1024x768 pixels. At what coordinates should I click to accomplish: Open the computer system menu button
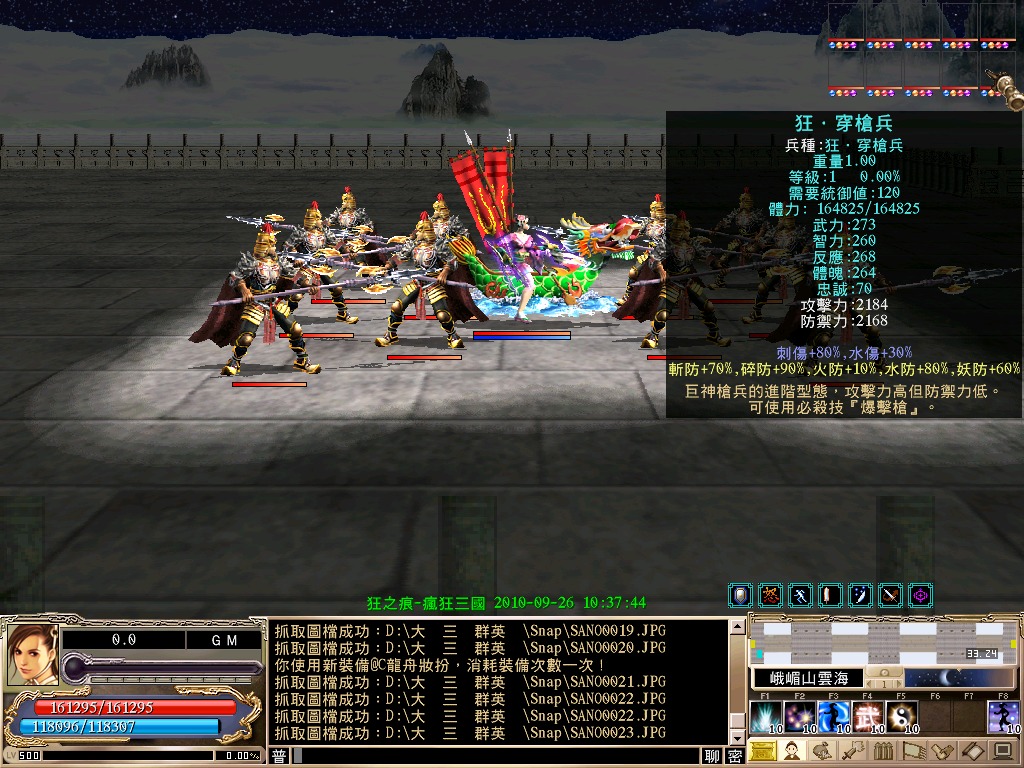tap(1001, 751)
